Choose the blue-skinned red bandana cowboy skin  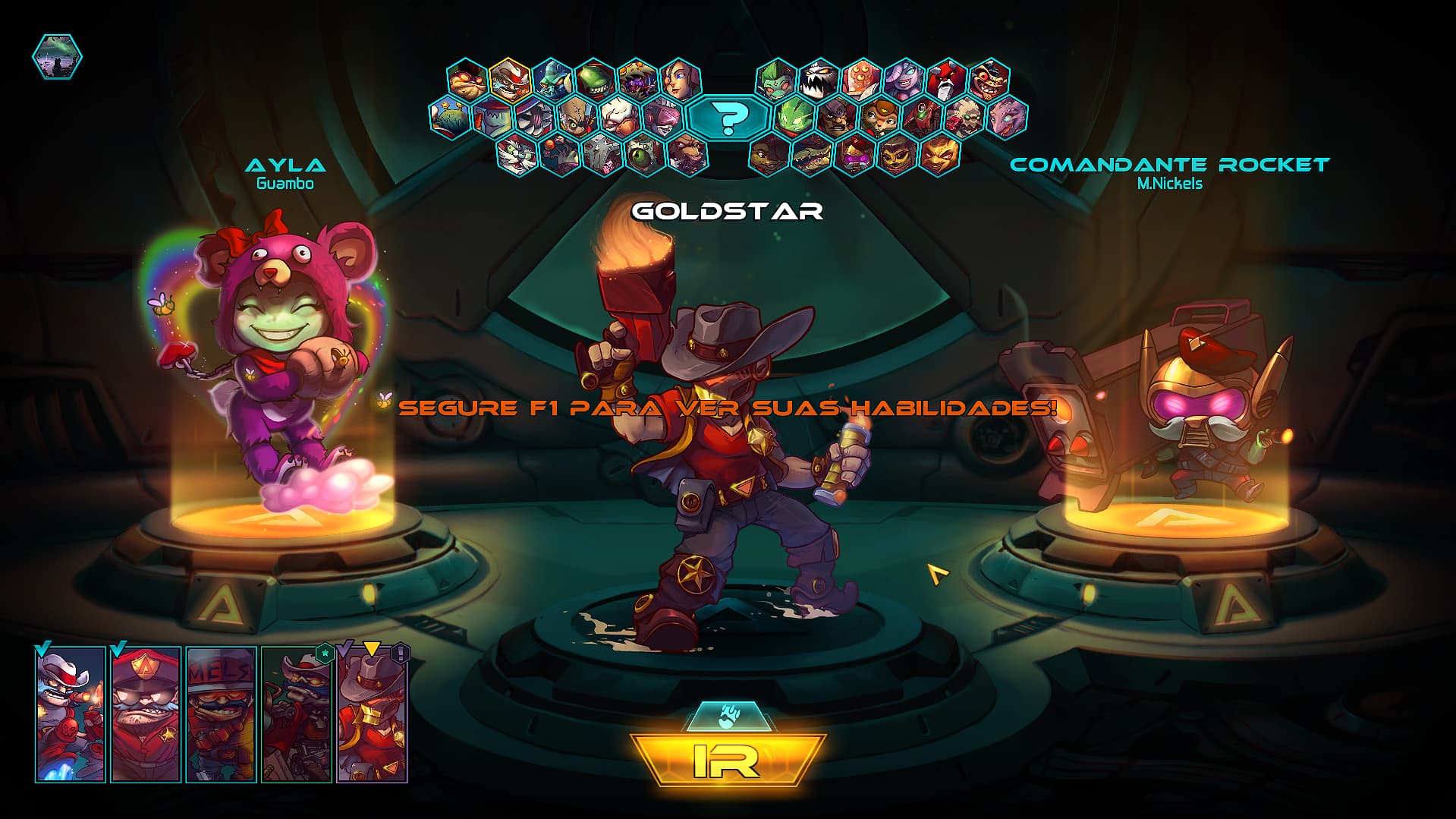[71, 714]
